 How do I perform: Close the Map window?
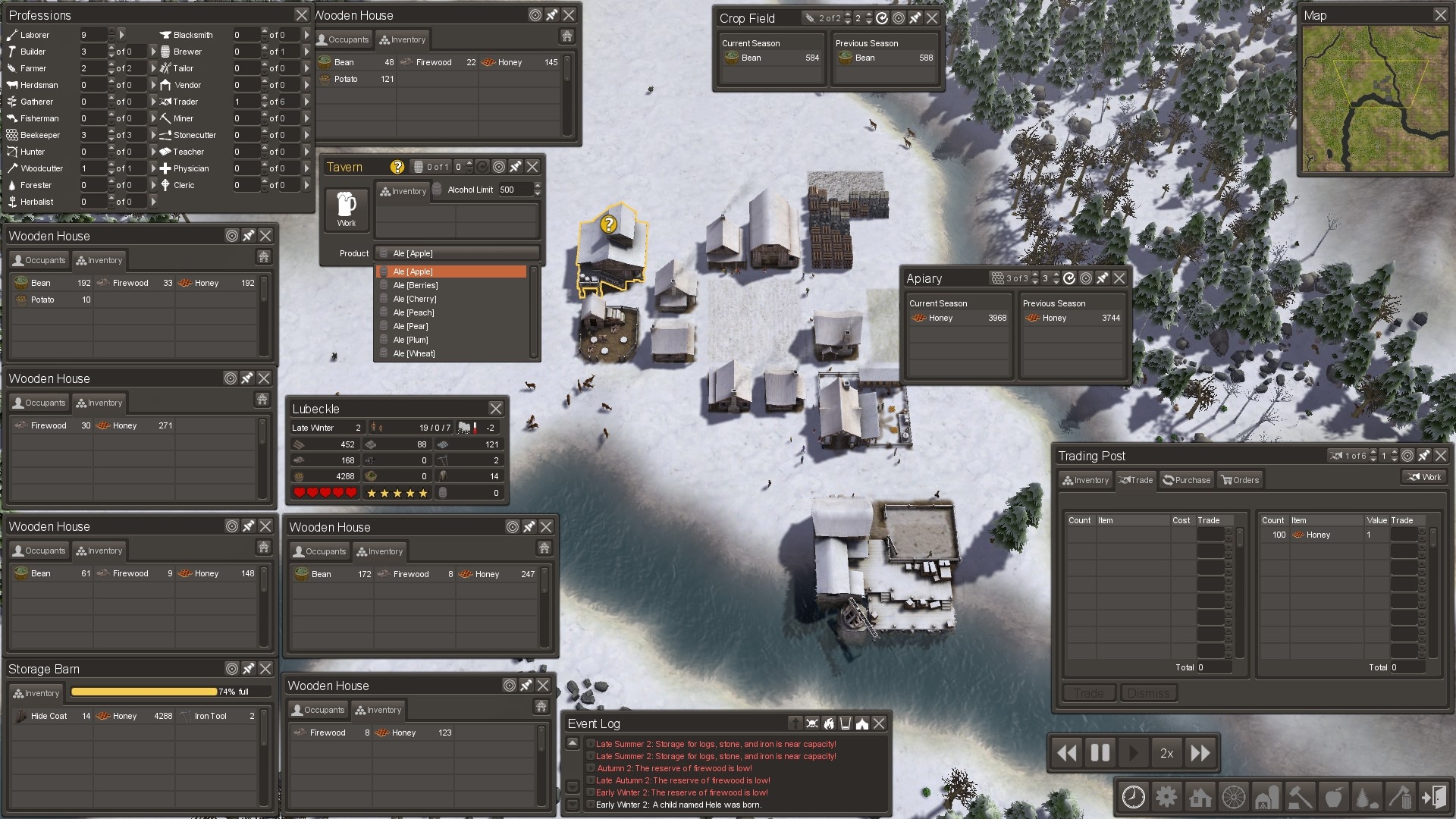click(x=1440, y=15)
